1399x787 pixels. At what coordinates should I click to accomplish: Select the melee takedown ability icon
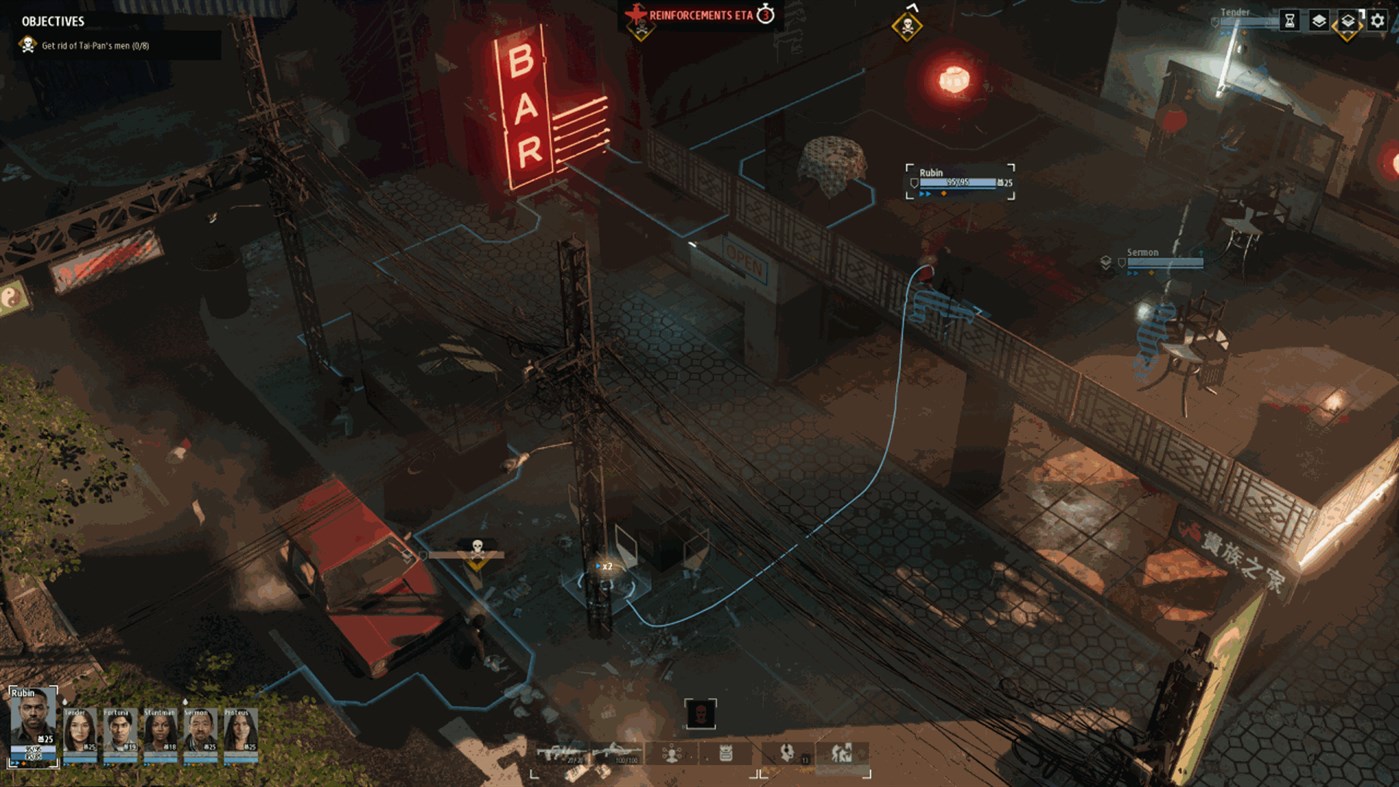tap(843, 750)
